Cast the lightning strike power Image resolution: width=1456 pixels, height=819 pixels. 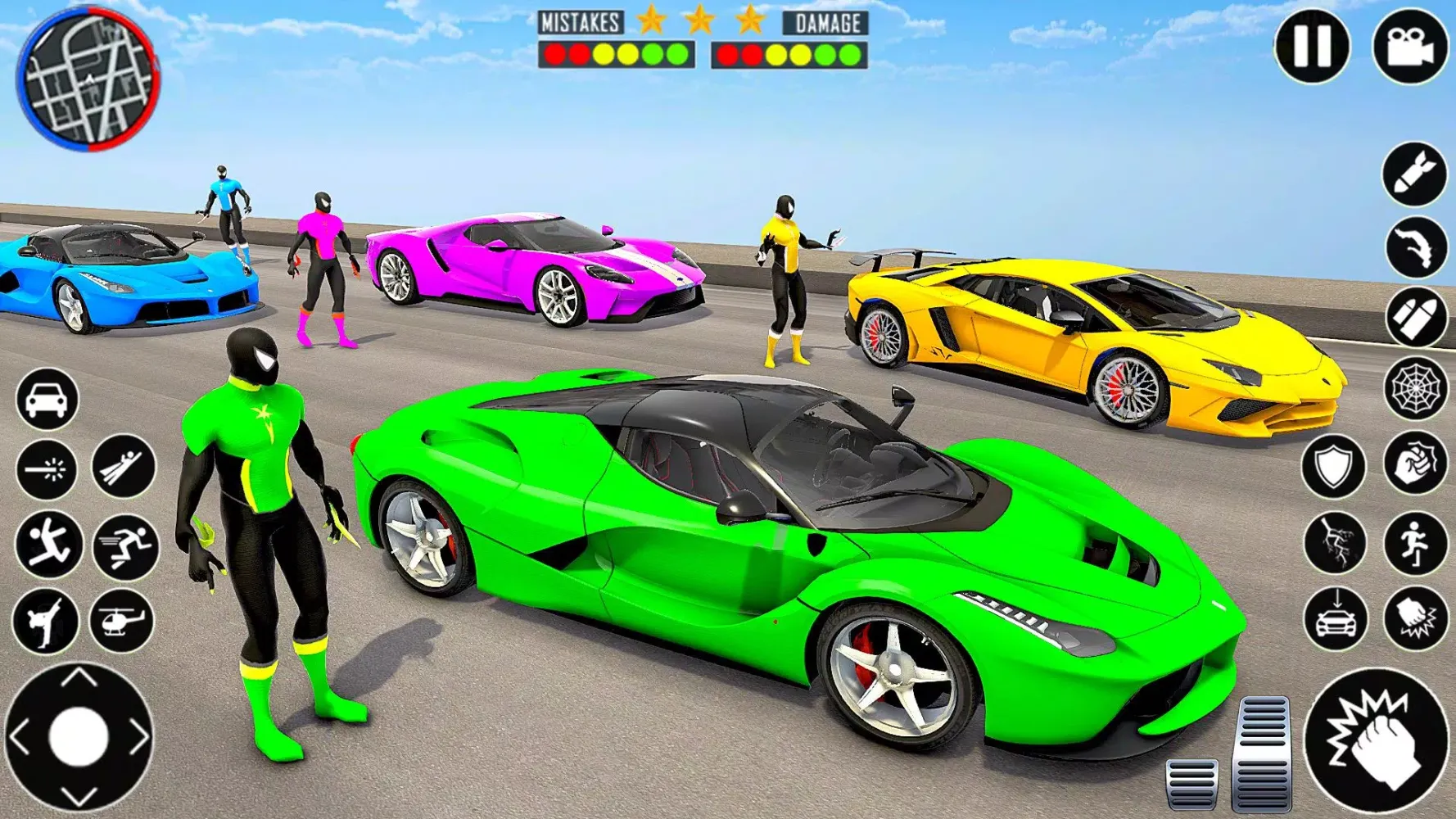coord(1336,542)
